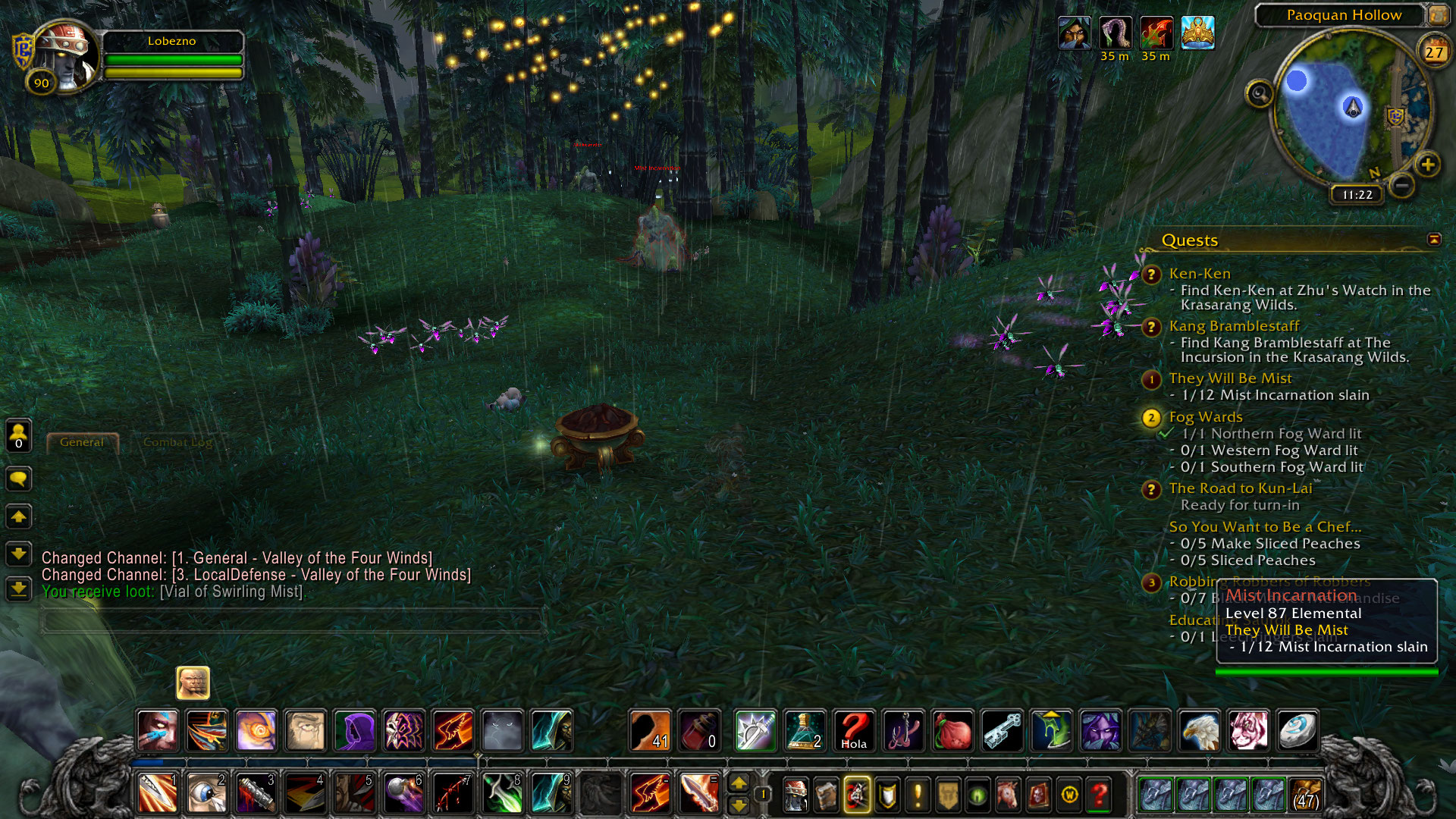The width and height of the screenshot is (1456, 819).
Task: Open the world map button beside Paoquan Hollow
Action: [1438, 15]
